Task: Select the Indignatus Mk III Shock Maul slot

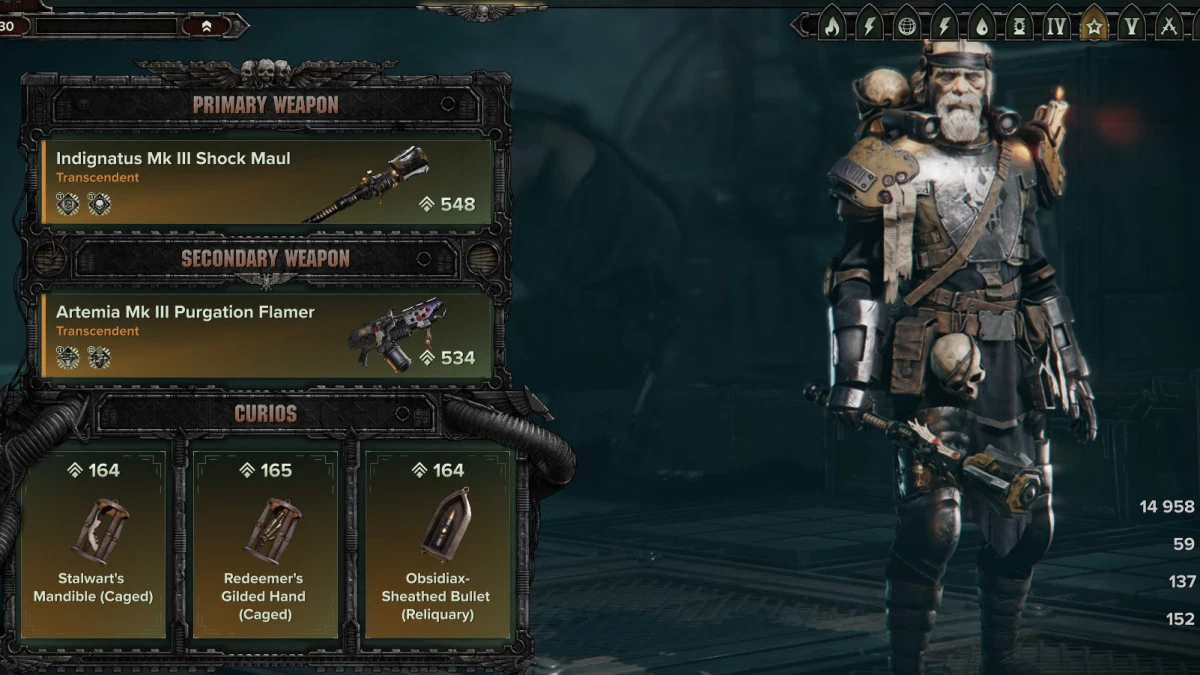Action: coord(266,181)
